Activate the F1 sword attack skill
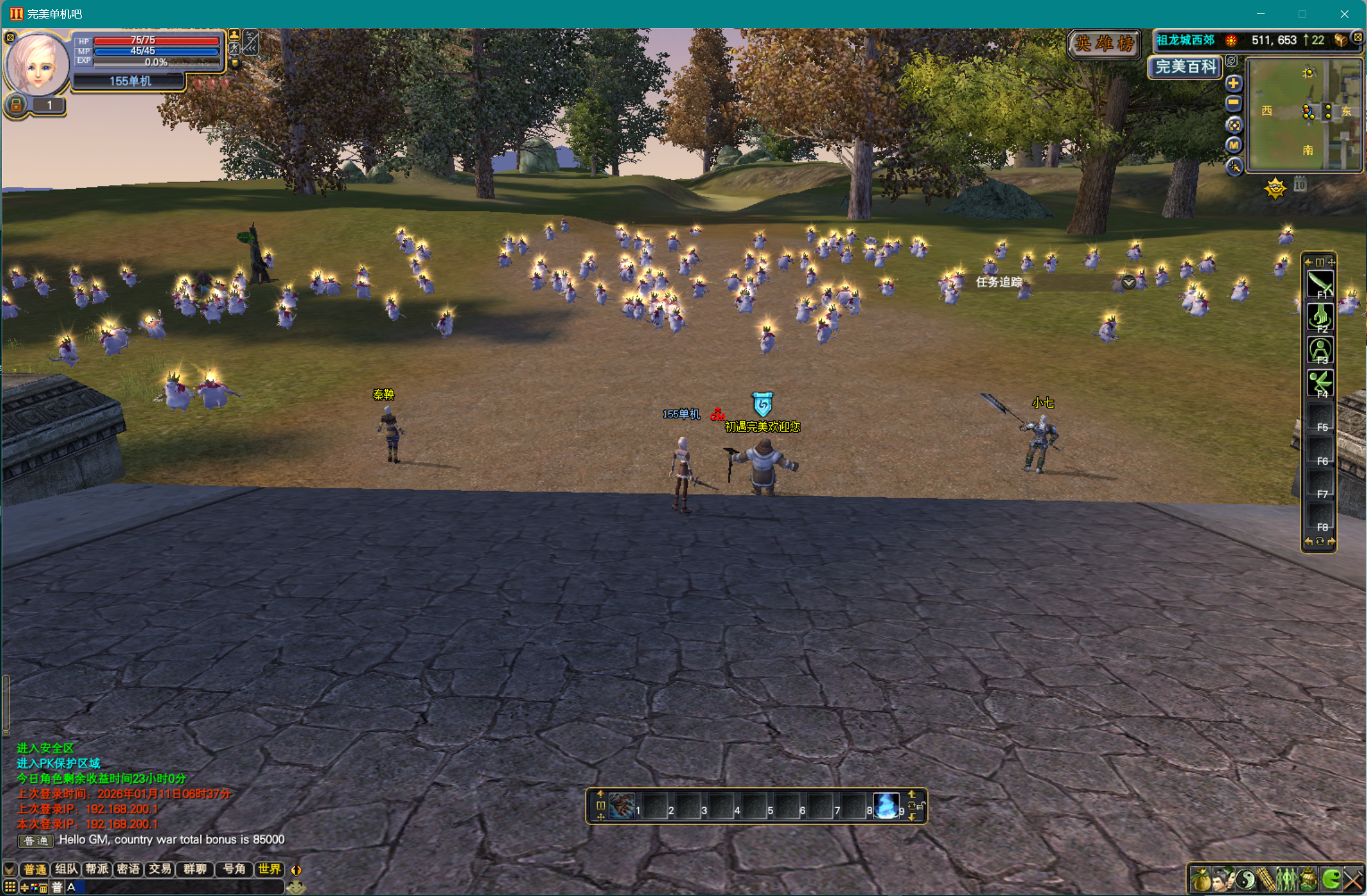This screenshot has width=1367, height=896. click(x=1320, y=284)
